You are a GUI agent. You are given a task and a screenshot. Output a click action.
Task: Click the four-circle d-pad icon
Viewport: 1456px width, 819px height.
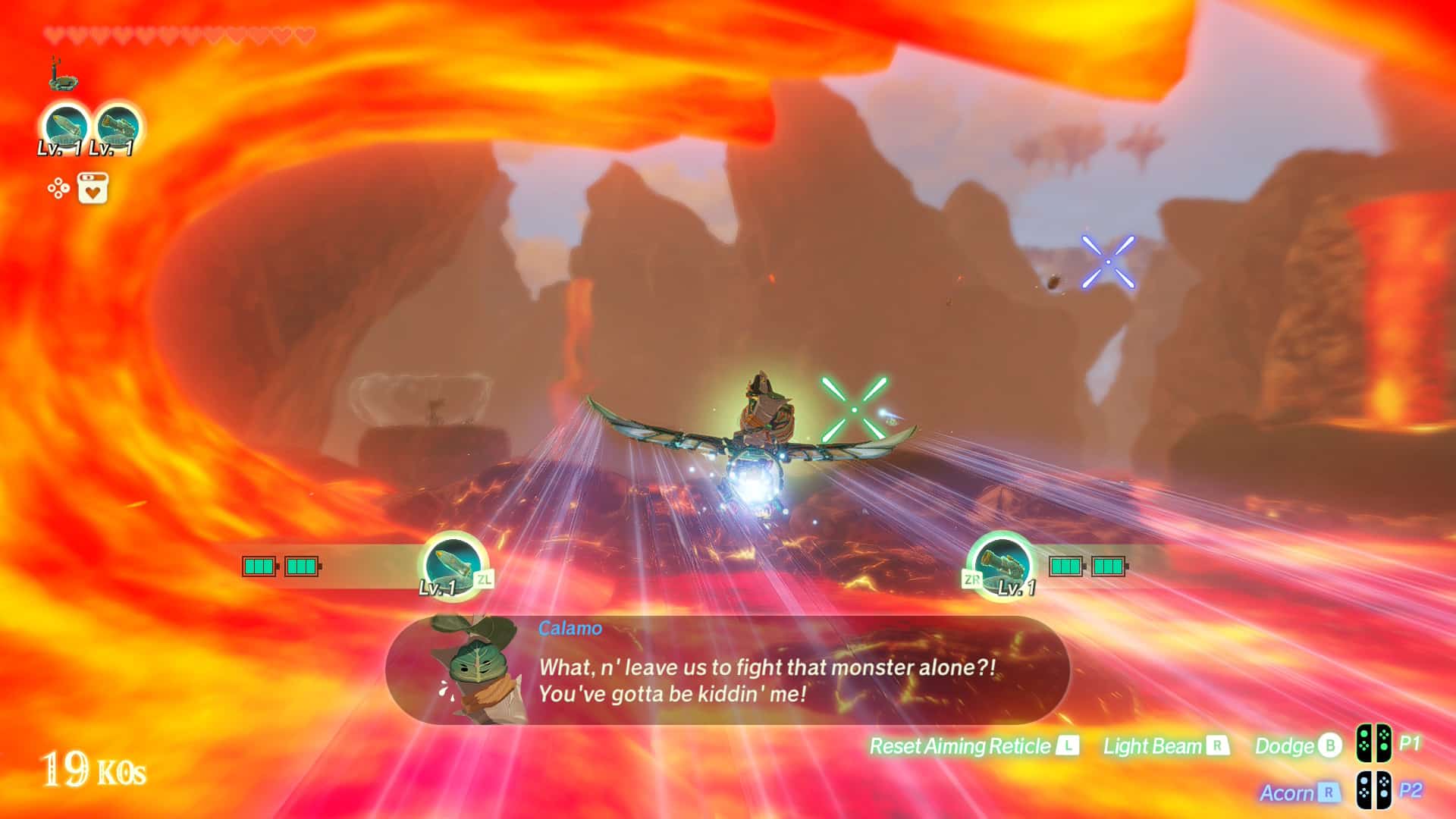[58, 188]
